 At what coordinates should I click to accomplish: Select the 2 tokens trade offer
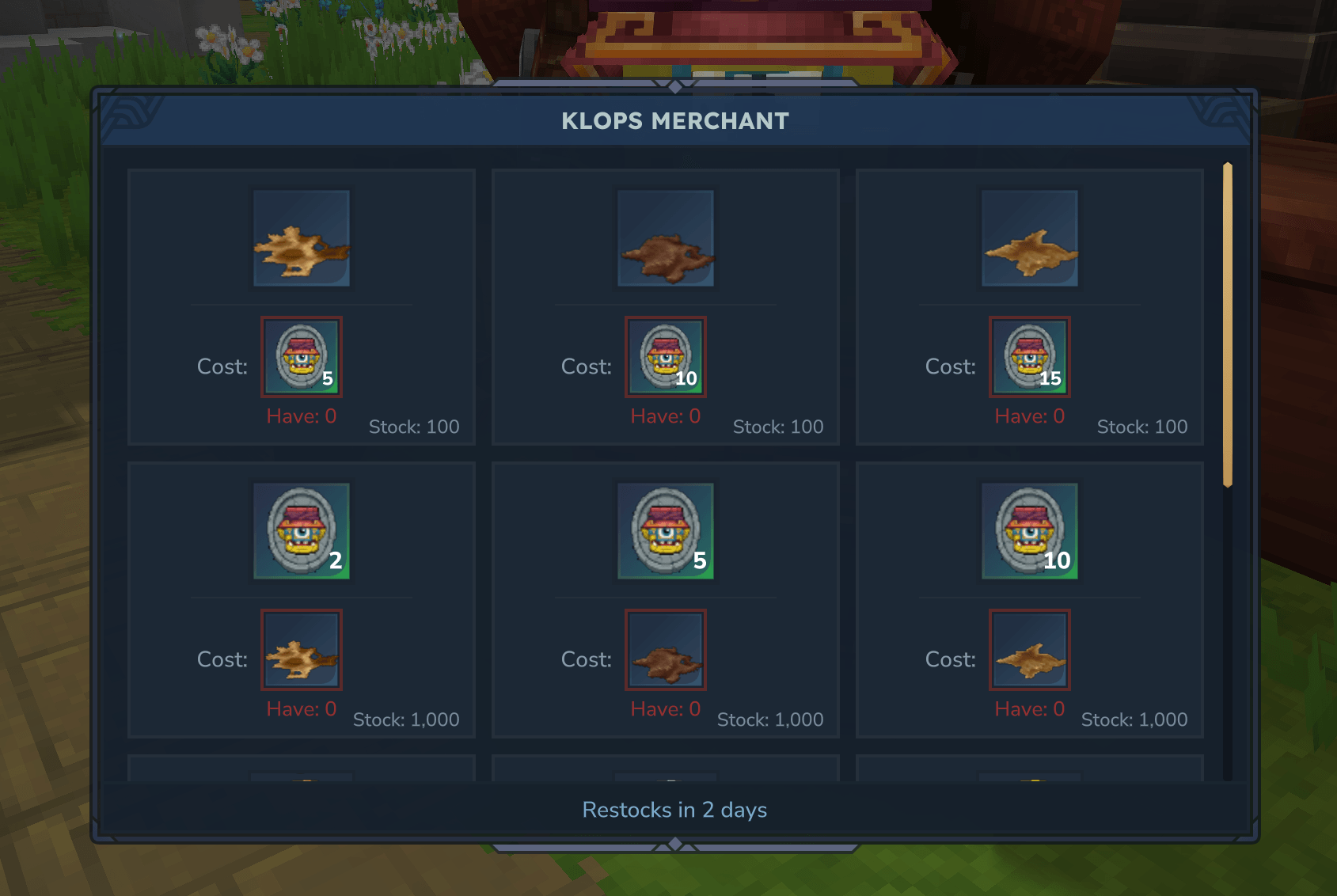click(302, 531)
